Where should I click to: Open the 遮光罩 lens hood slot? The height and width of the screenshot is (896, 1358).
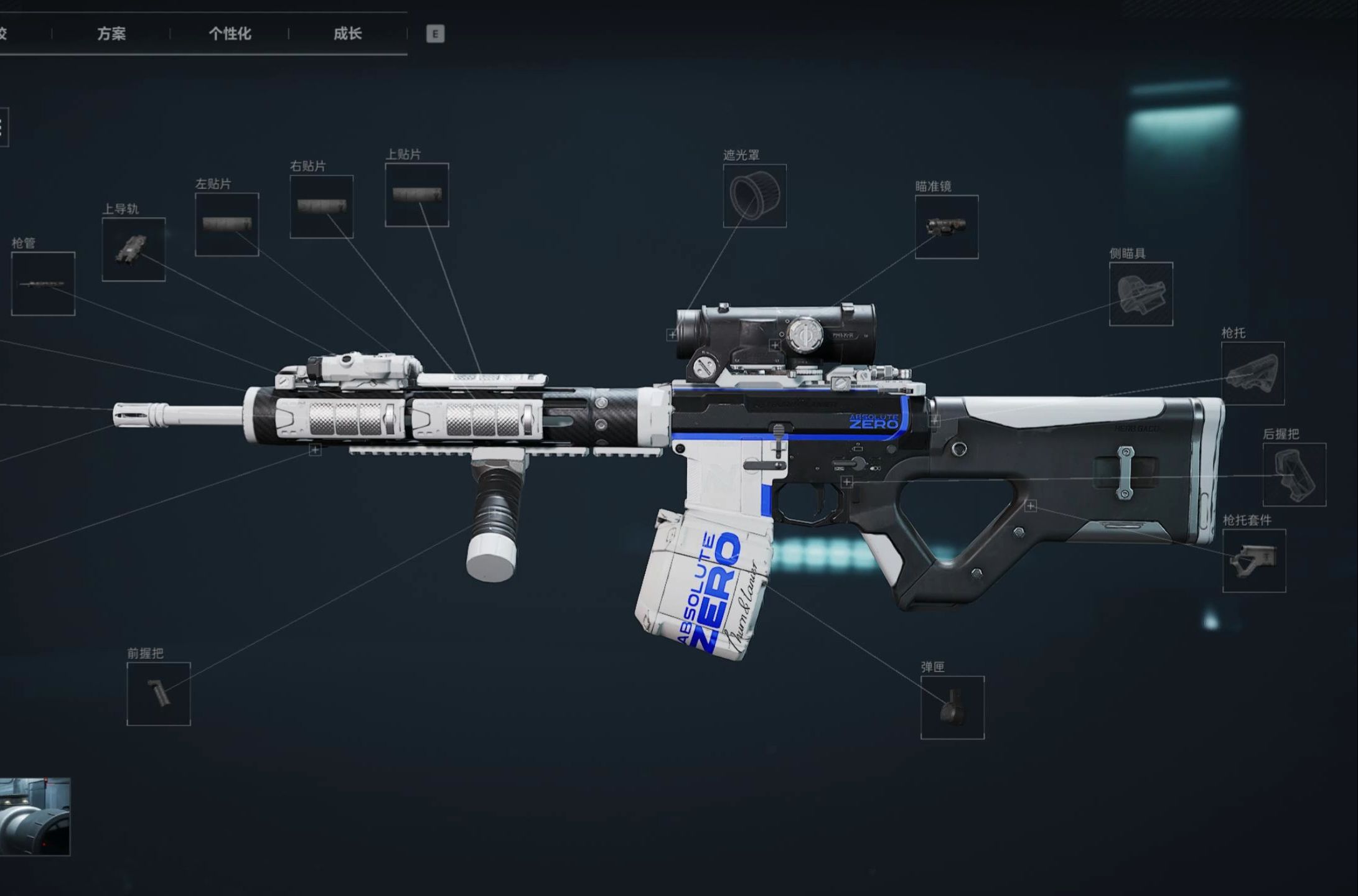pyautogui.click(x=754, y=196)
